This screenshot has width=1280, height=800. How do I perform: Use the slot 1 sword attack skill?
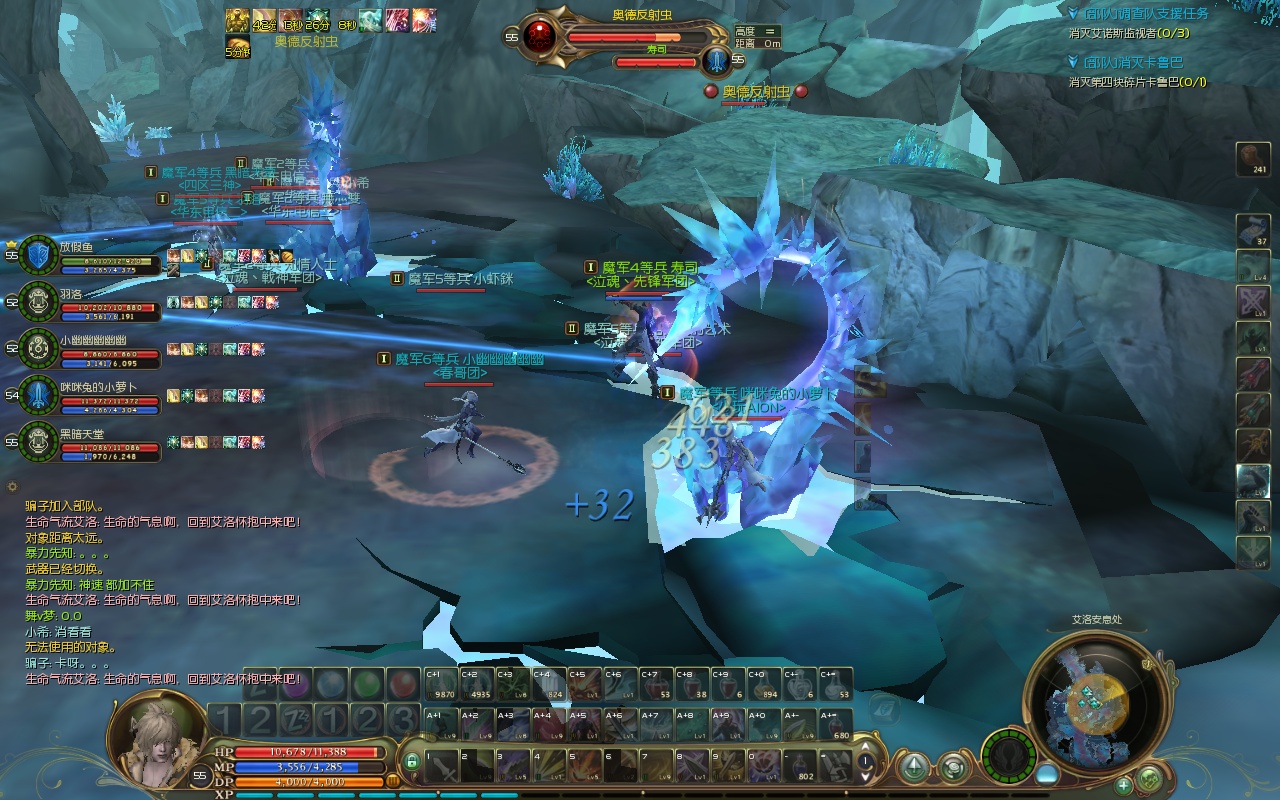point(440,765)
